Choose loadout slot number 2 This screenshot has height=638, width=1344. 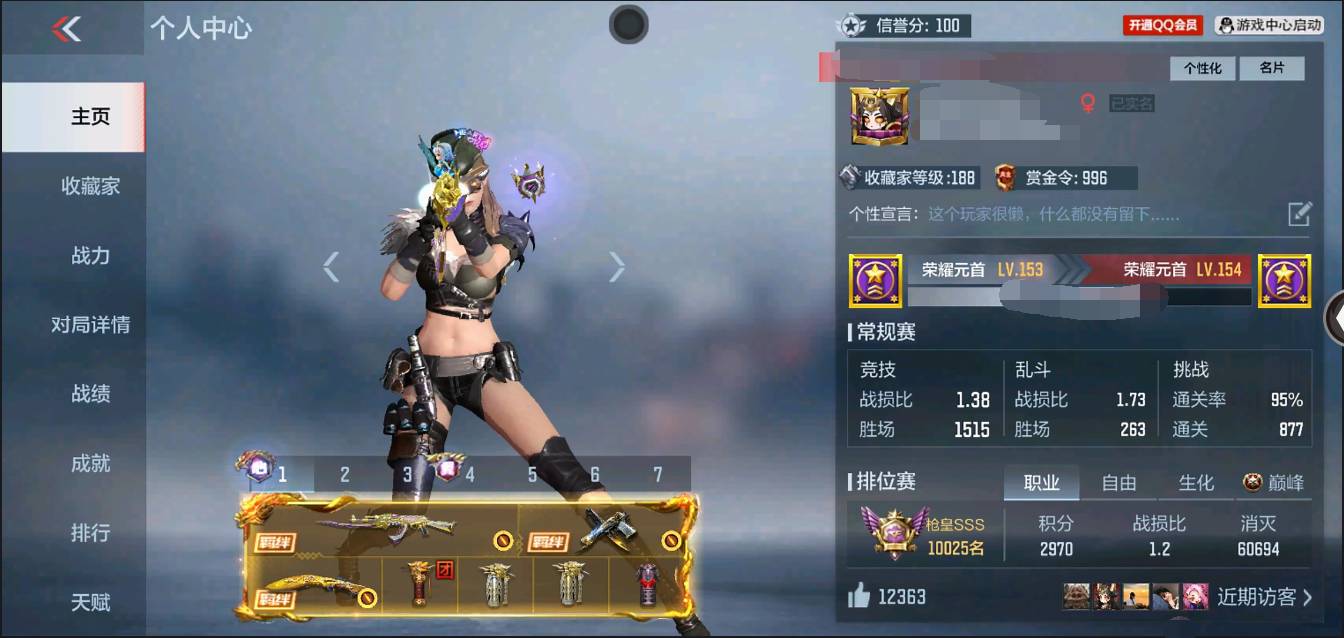pos(344,474)
